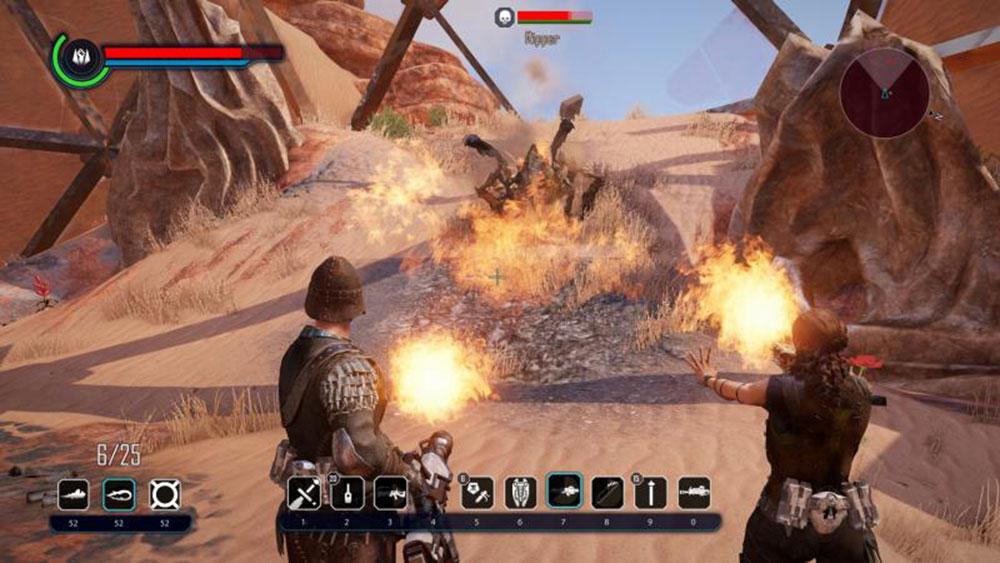The image size is (1000, 563).
Task: Select the crossed tools slot numbered 1
Action: coord(304,493)
